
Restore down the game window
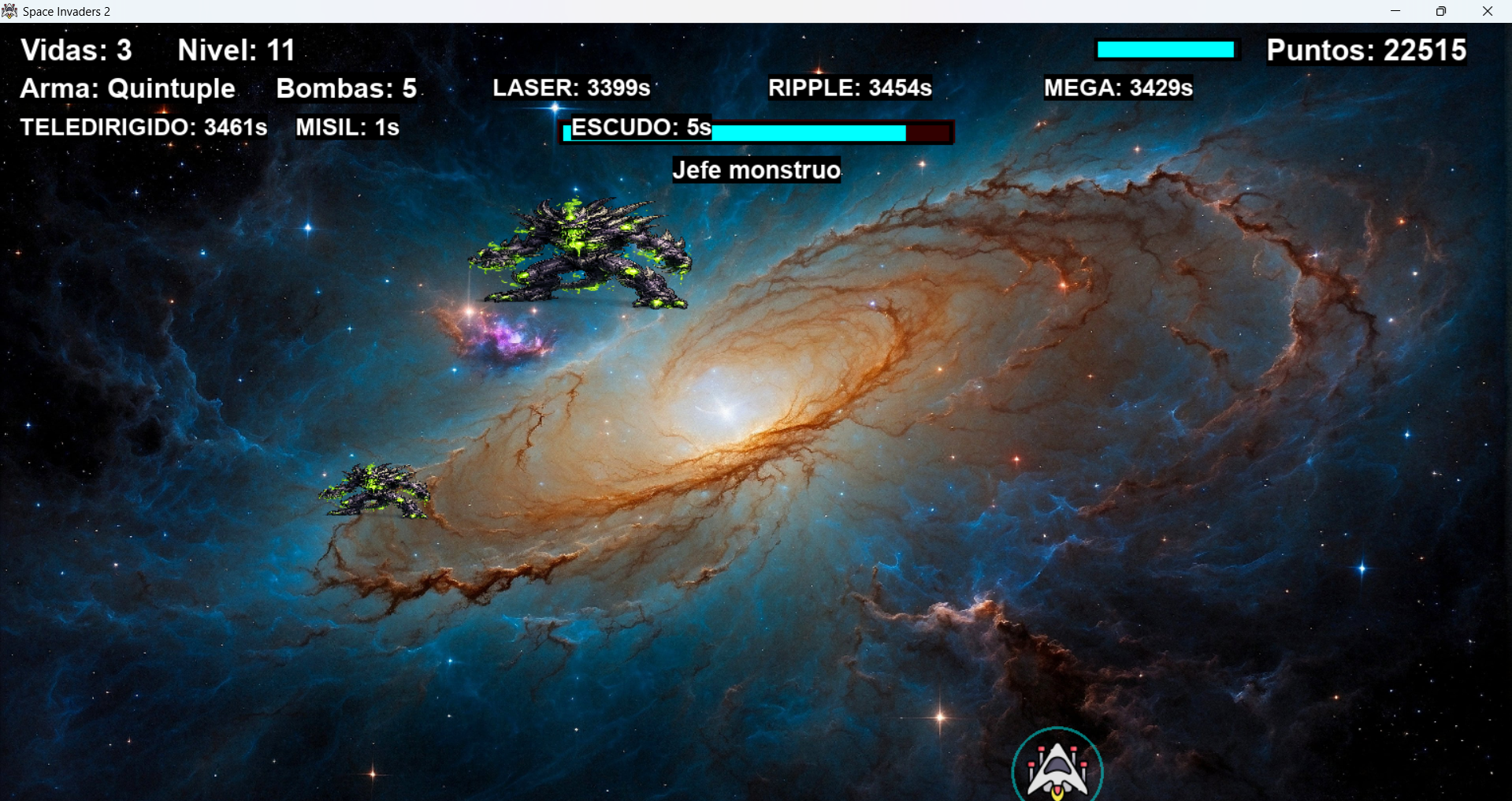pos(1441,11)
